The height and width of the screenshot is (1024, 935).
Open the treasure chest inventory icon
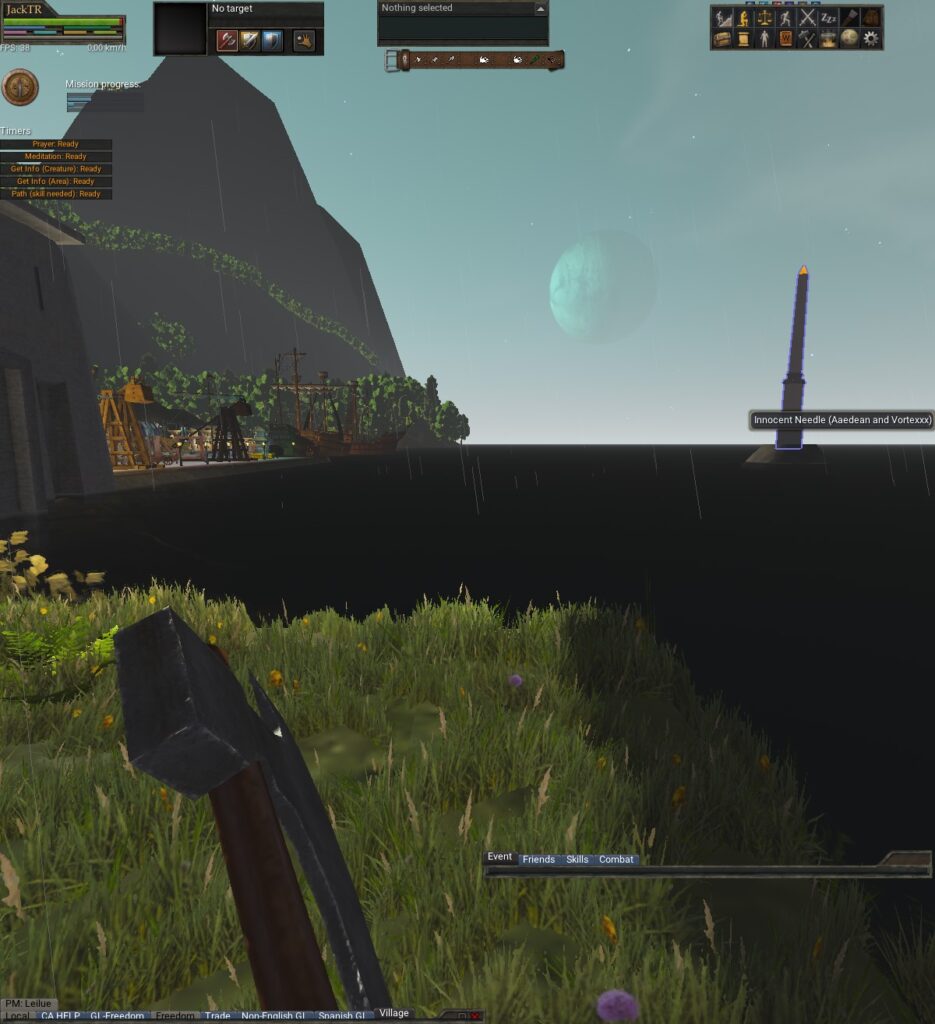722,38
